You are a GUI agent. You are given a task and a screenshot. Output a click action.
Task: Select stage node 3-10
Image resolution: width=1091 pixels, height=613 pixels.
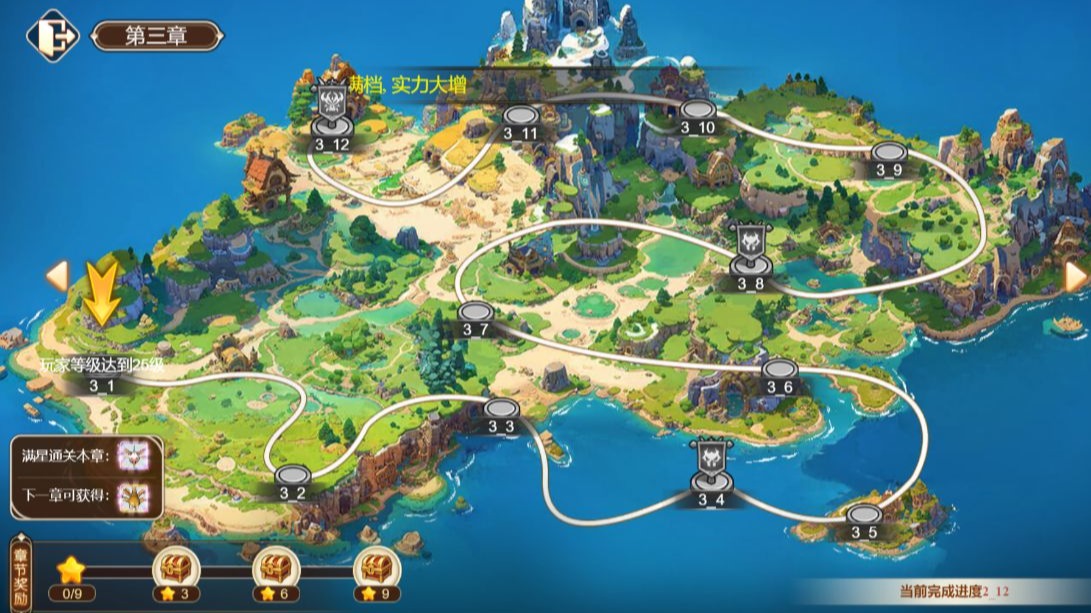[697, 111]
